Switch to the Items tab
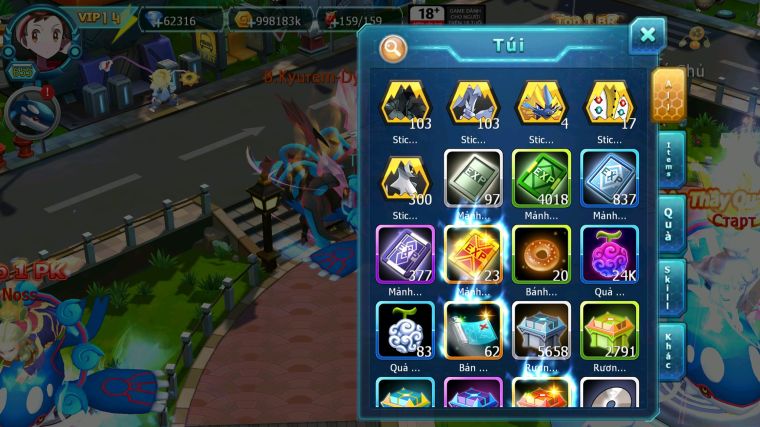The image size is (760, 427). tap(670, 159)
